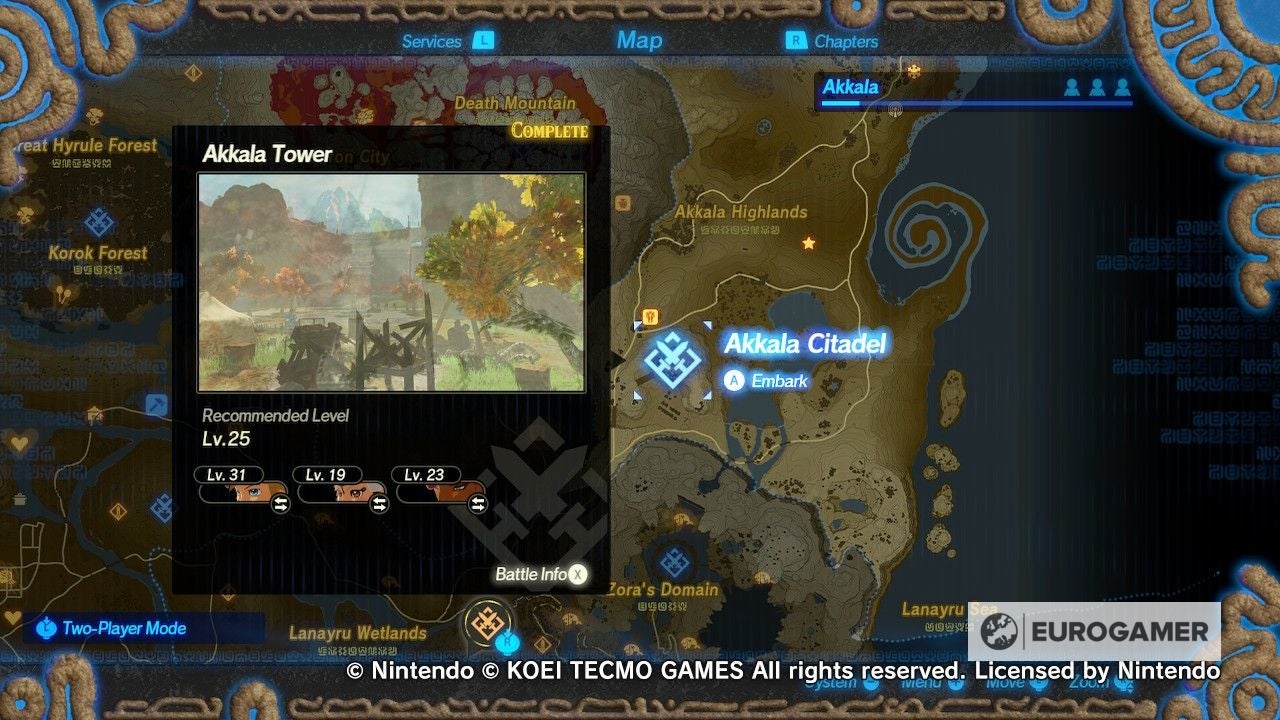Image resolution: width=1280 pixels, height=720 pixels.
Task: Click the three-warrior party icon under Akkala label
Action: [x=1099, y=88]
